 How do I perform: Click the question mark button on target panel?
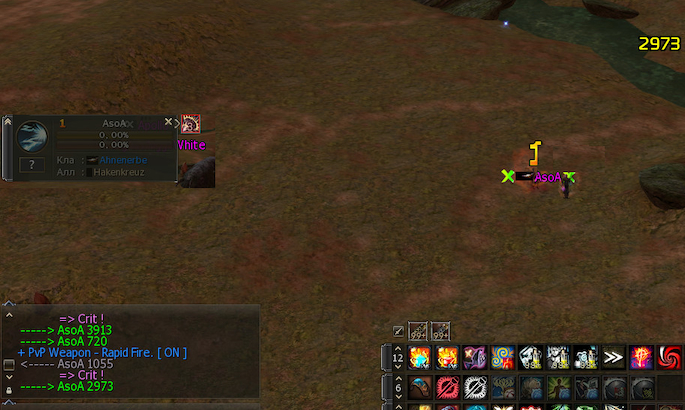(32, 164)
